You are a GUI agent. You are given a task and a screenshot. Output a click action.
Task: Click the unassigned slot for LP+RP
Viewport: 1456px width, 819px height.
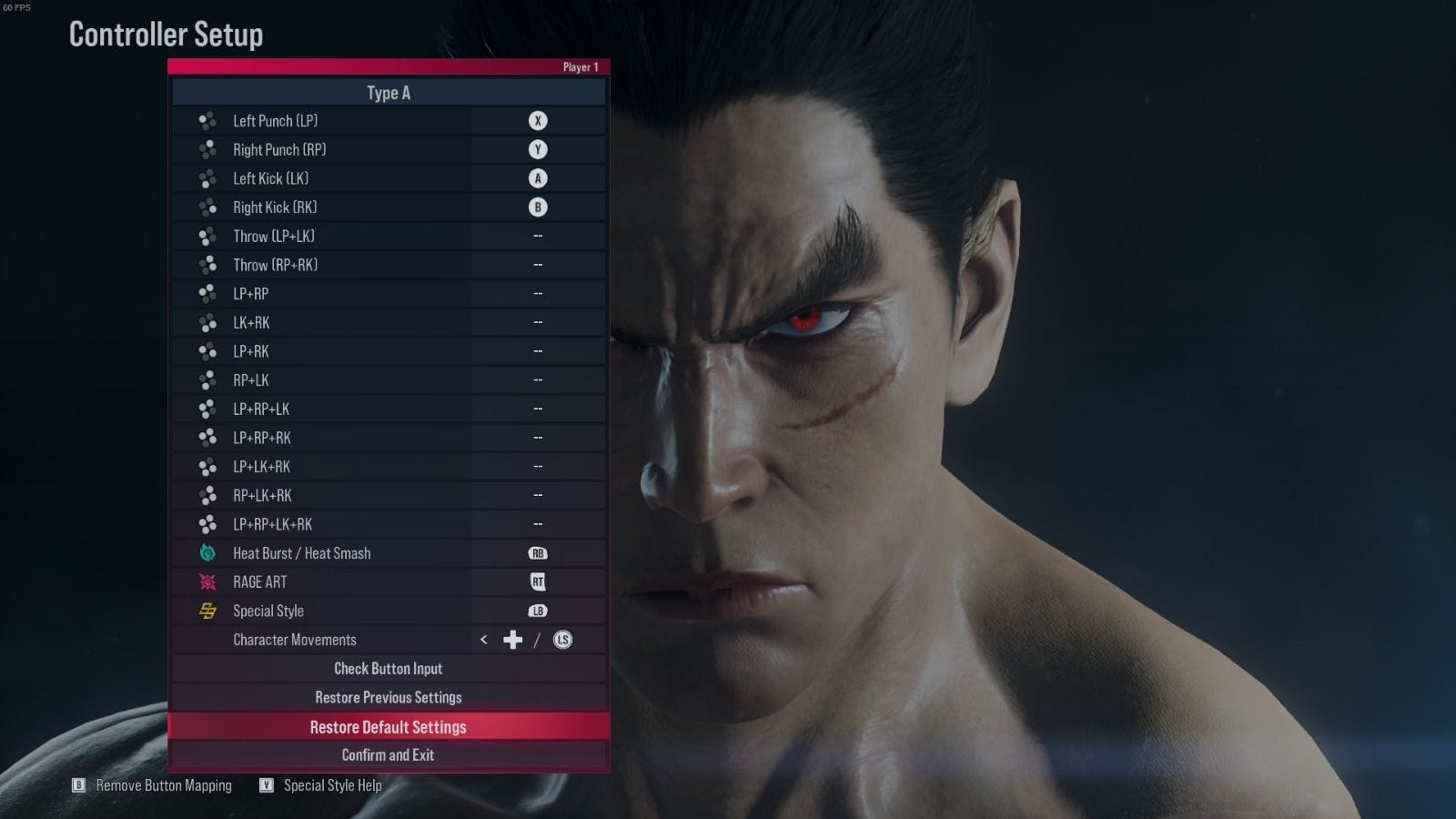pyautogui.click(x=539, y=293)
